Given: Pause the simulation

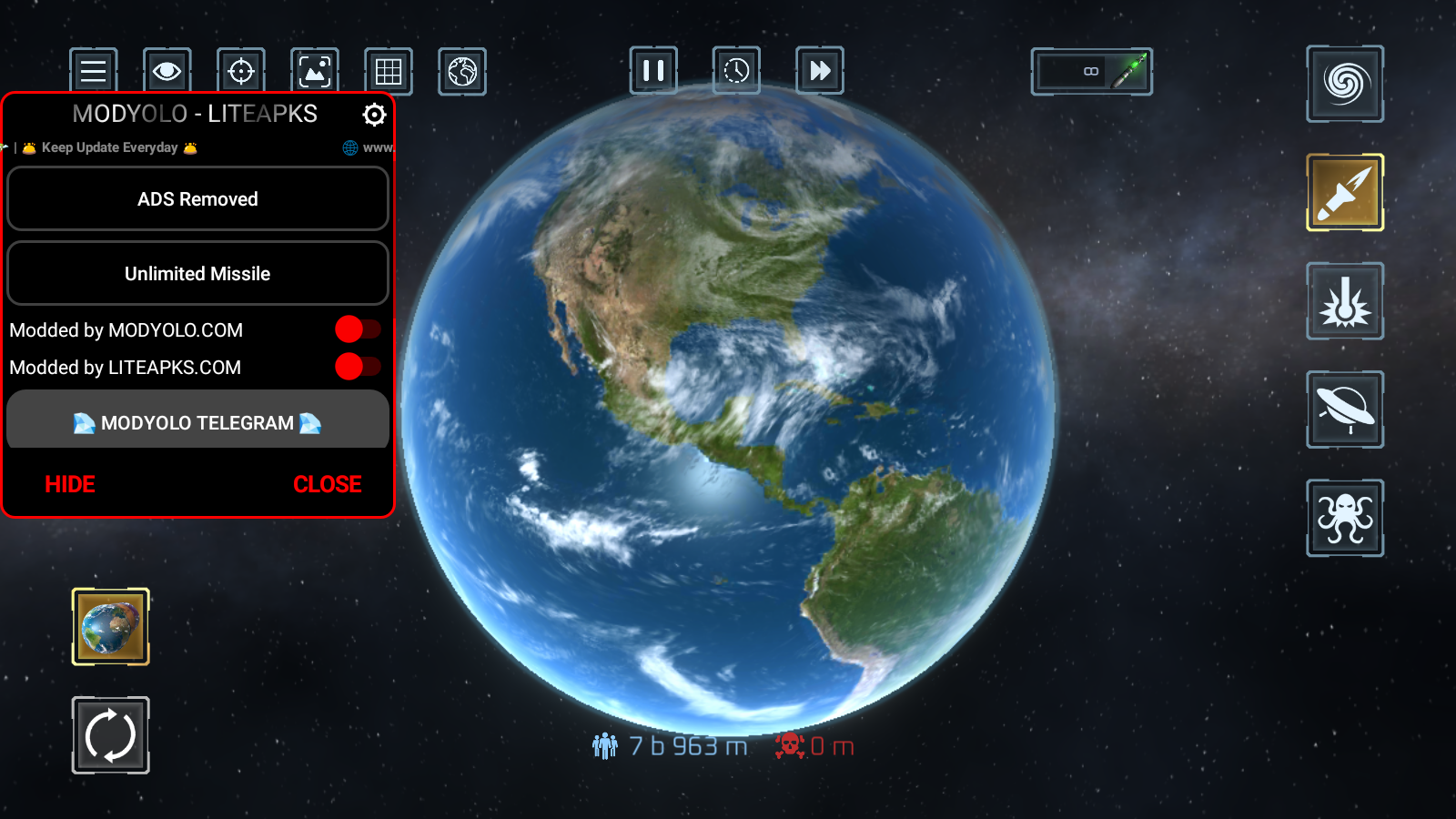Looking at the screenshot, I should 653,70.
